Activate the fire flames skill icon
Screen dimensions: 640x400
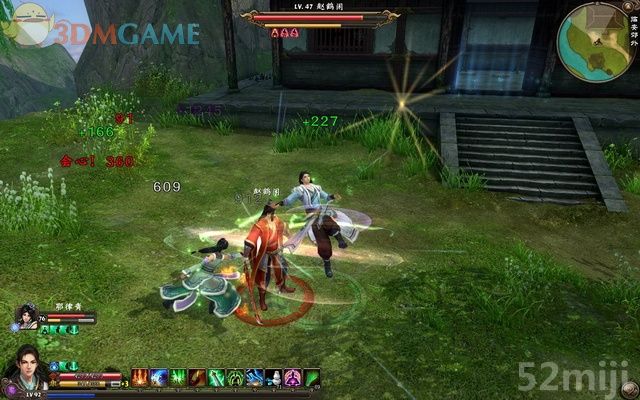coord(140,377)
